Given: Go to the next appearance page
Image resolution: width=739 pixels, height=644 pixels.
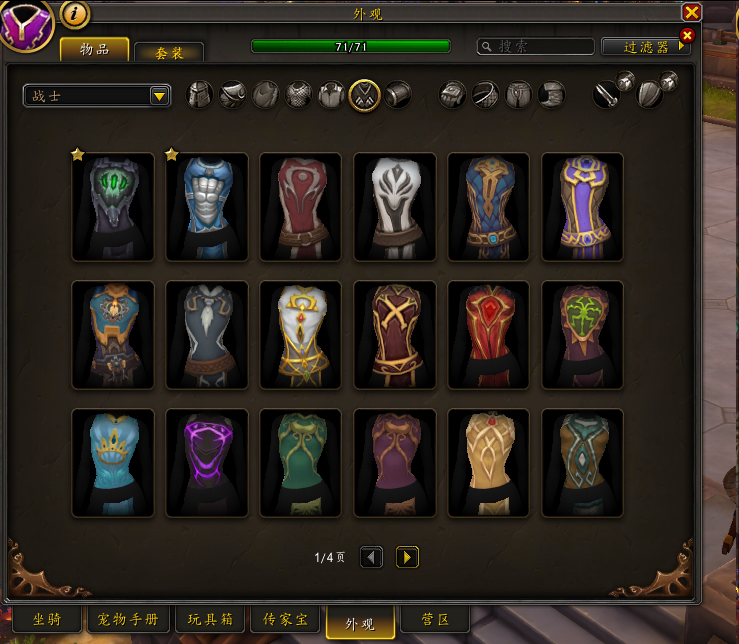Looking at the screenshot, I should (407, 557).
